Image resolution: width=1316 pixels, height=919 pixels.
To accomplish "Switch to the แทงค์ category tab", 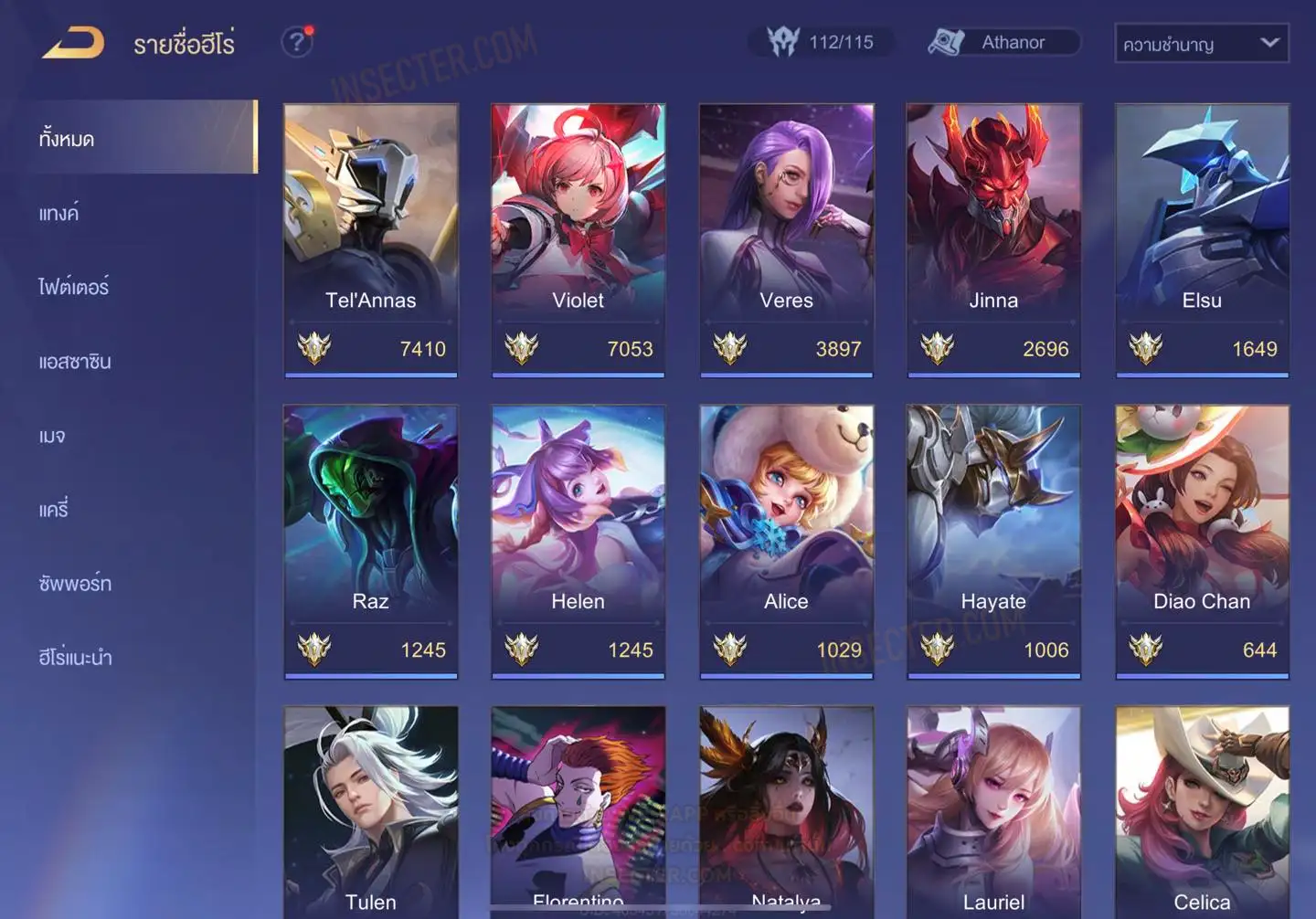I will click(58, 214).
